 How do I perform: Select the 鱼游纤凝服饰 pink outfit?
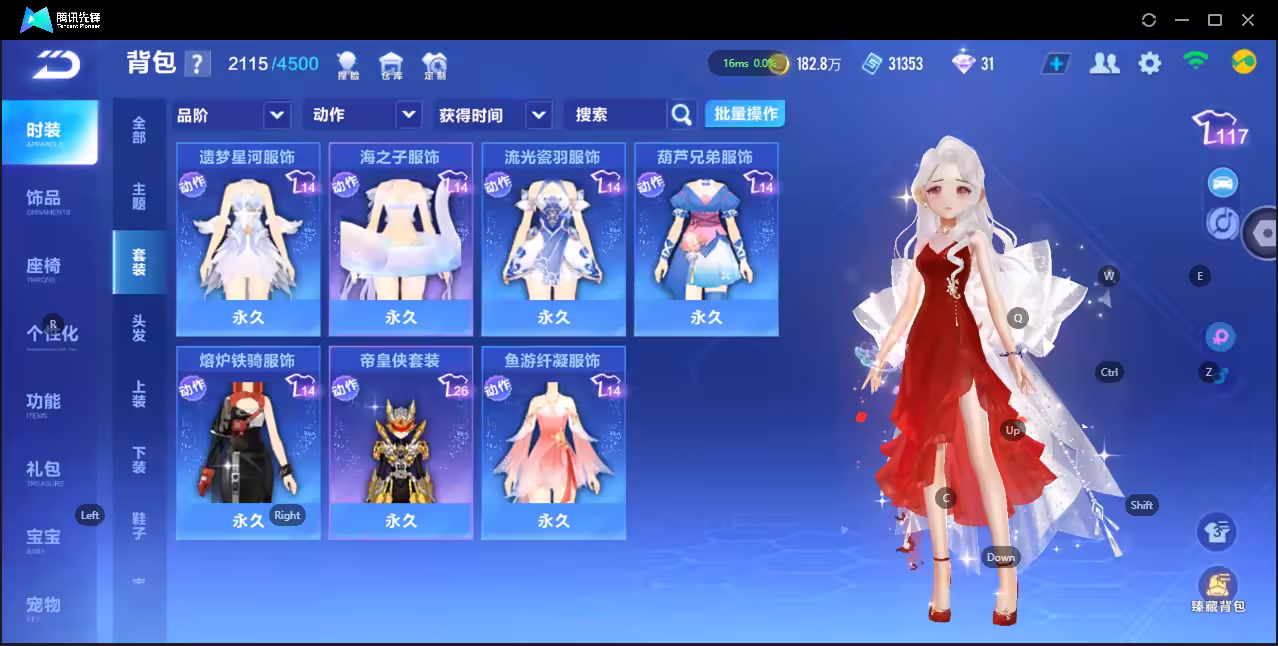point(553,443)
